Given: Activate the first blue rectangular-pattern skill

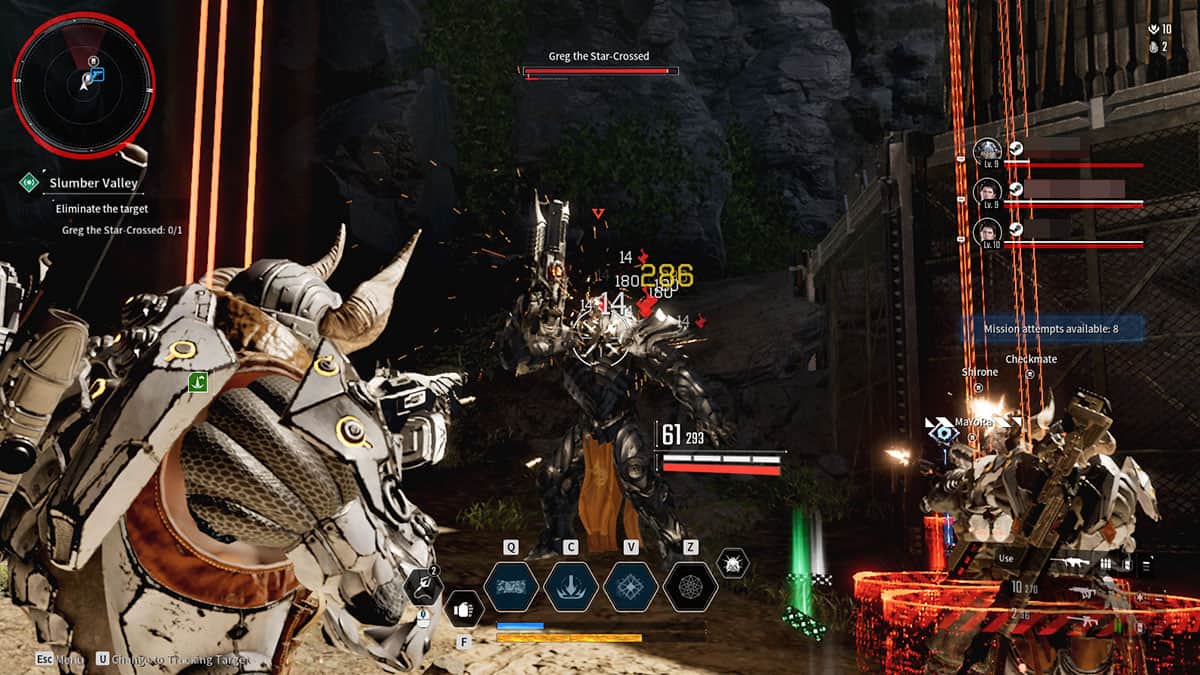Looking at the screenshot, I should pos(512,587).
